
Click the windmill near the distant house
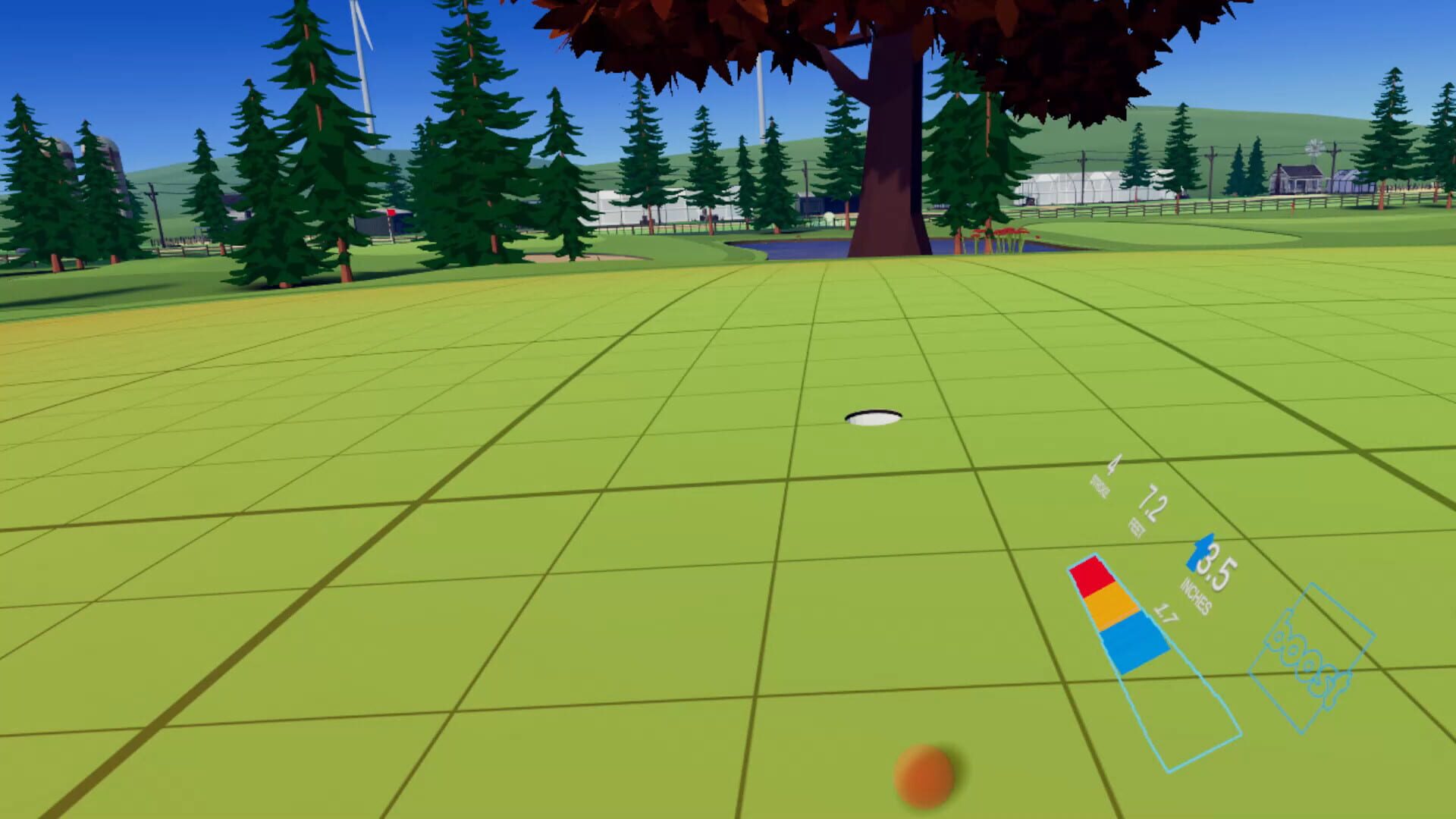coord(1314,148)
